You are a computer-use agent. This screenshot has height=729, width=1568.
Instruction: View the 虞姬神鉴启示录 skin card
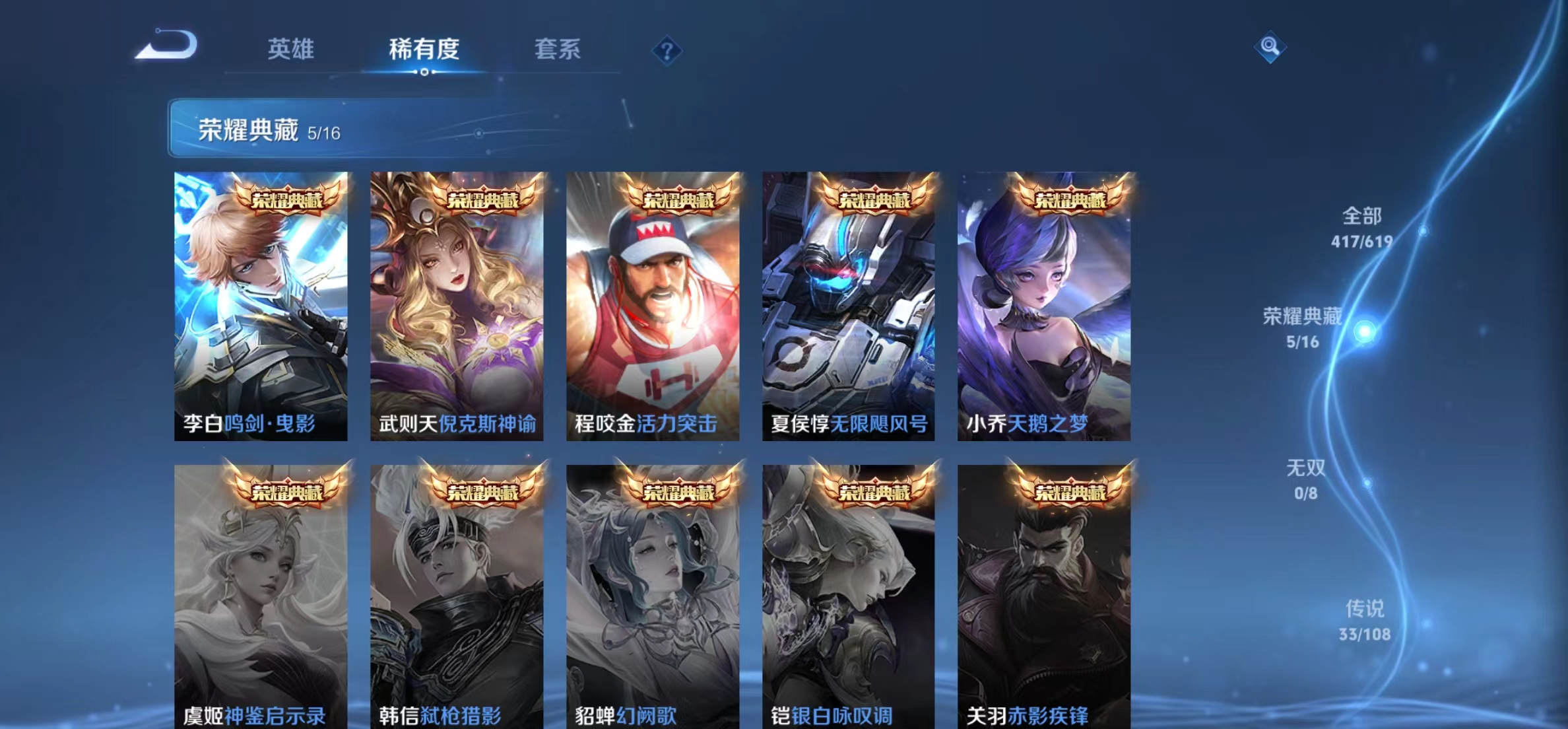pos(261,594)
